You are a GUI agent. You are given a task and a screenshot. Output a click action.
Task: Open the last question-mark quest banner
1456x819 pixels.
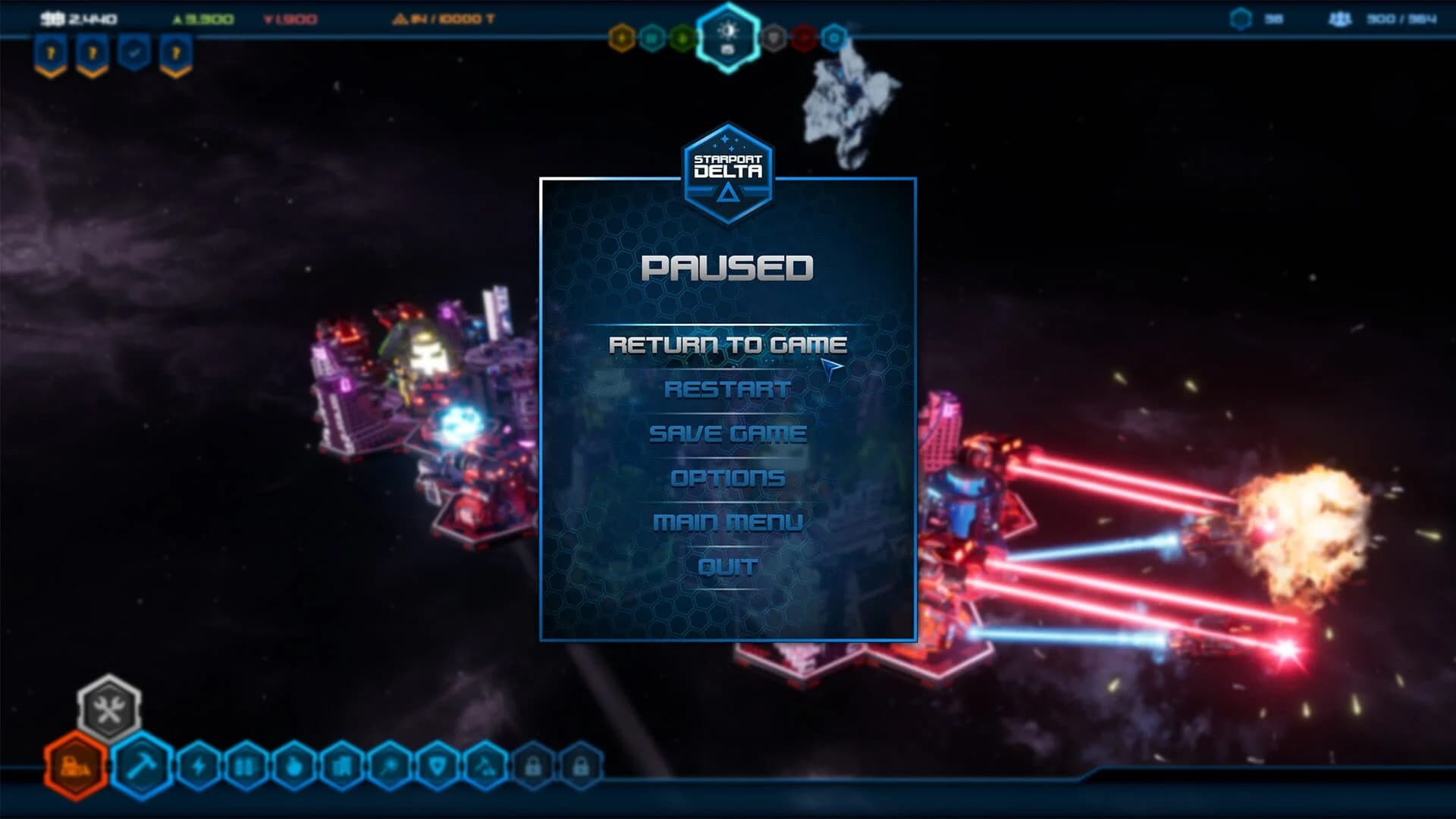(x=176, y=52)
